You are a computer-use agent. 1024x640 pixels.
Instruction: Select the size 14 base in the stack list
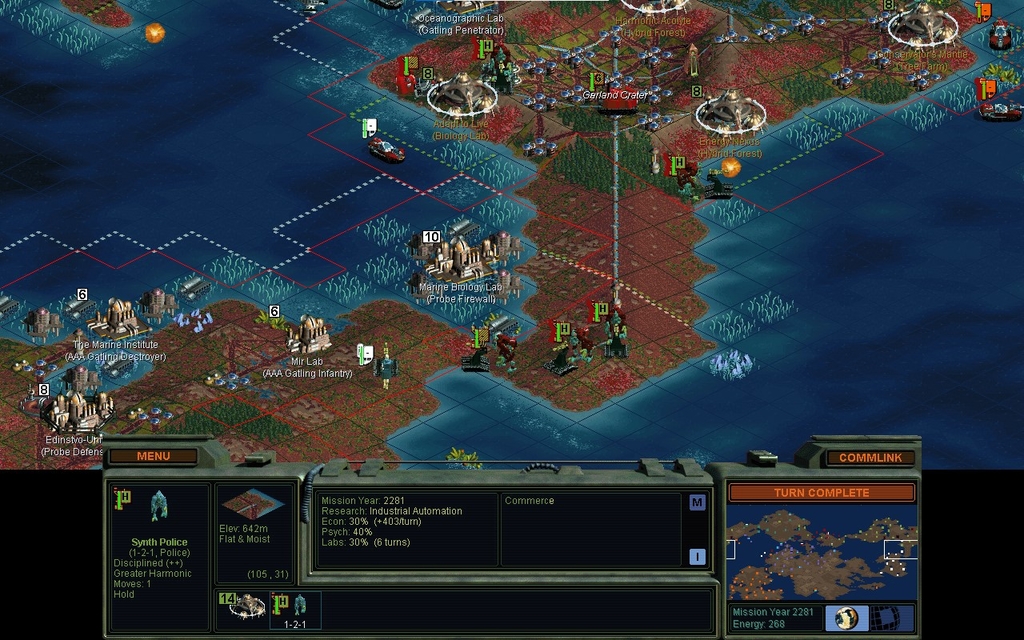click(x=243, y=606)
